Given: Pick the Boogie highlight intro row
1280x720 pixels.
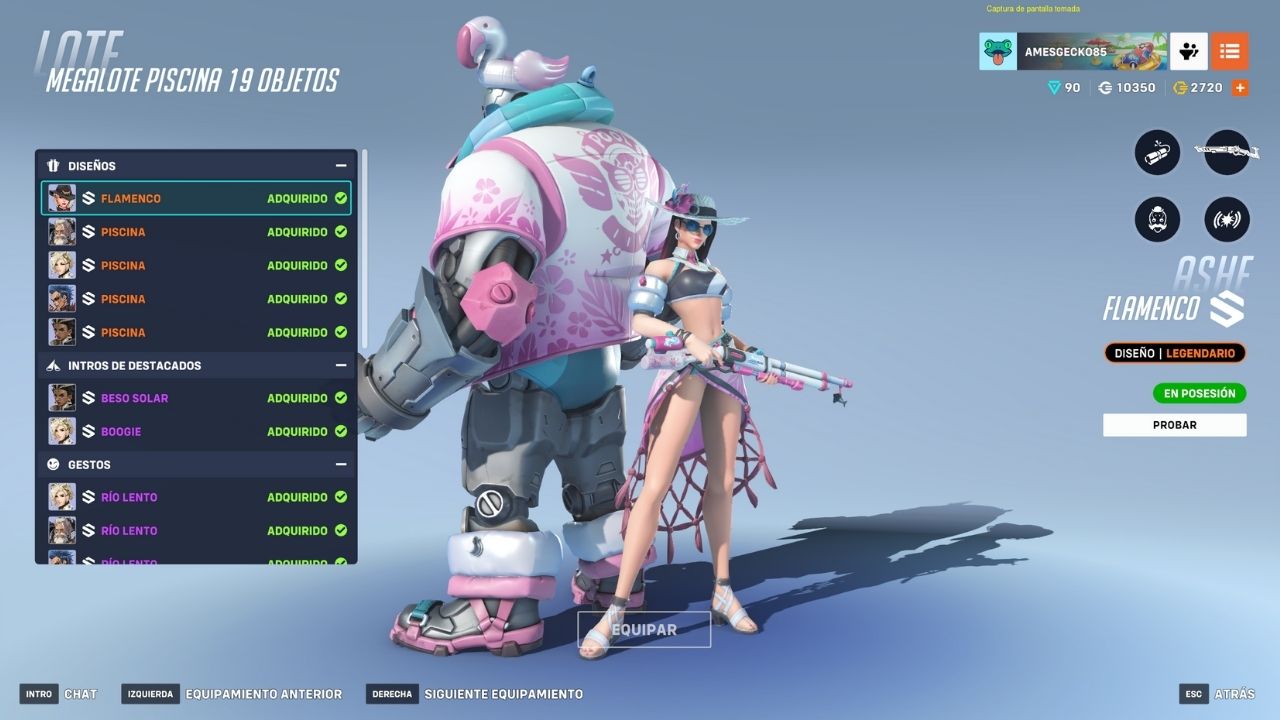Looking at the screenshot, I should point(196,432).
